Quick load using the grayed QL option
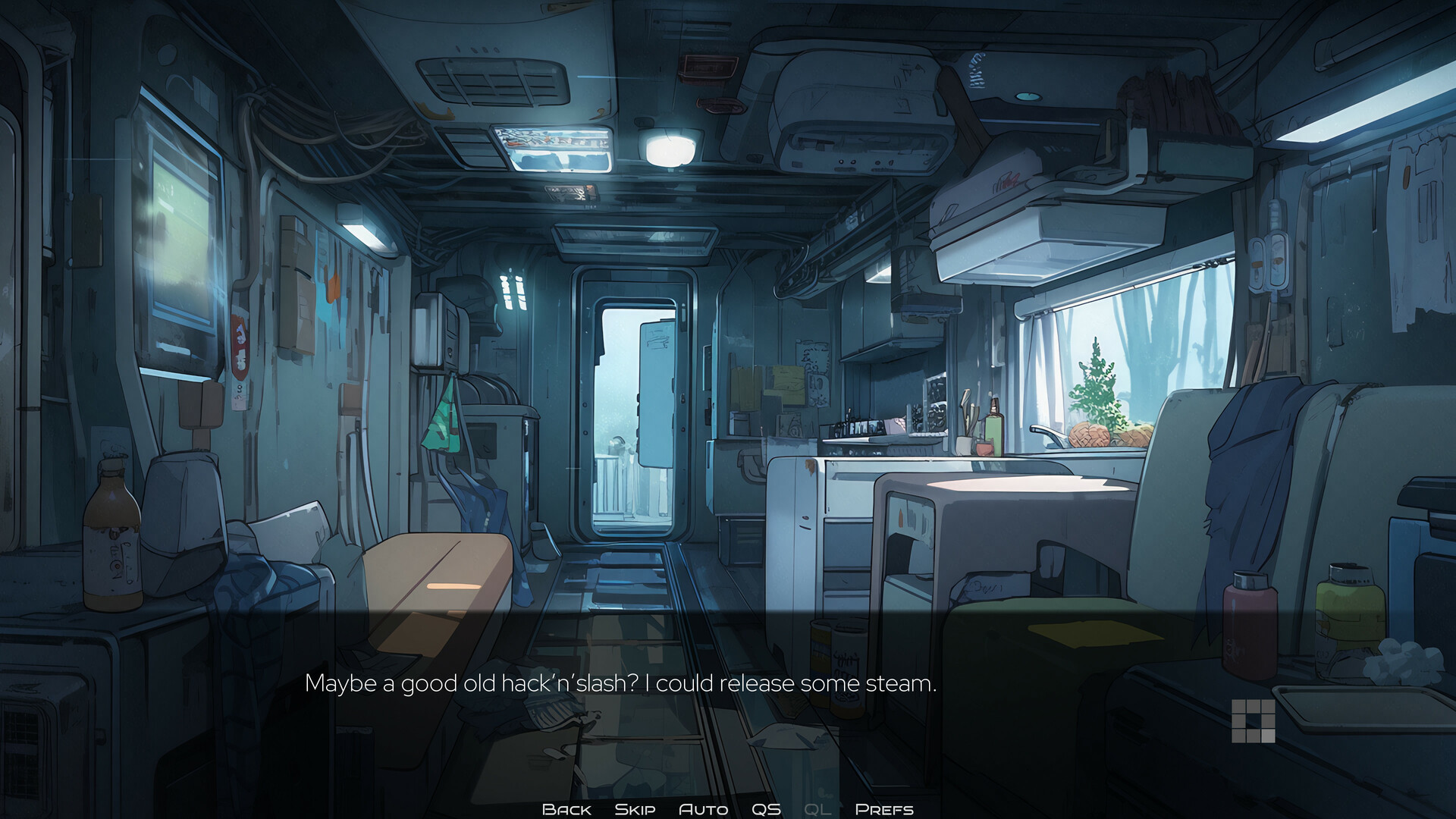1456x819 pixels. [817, 808]
